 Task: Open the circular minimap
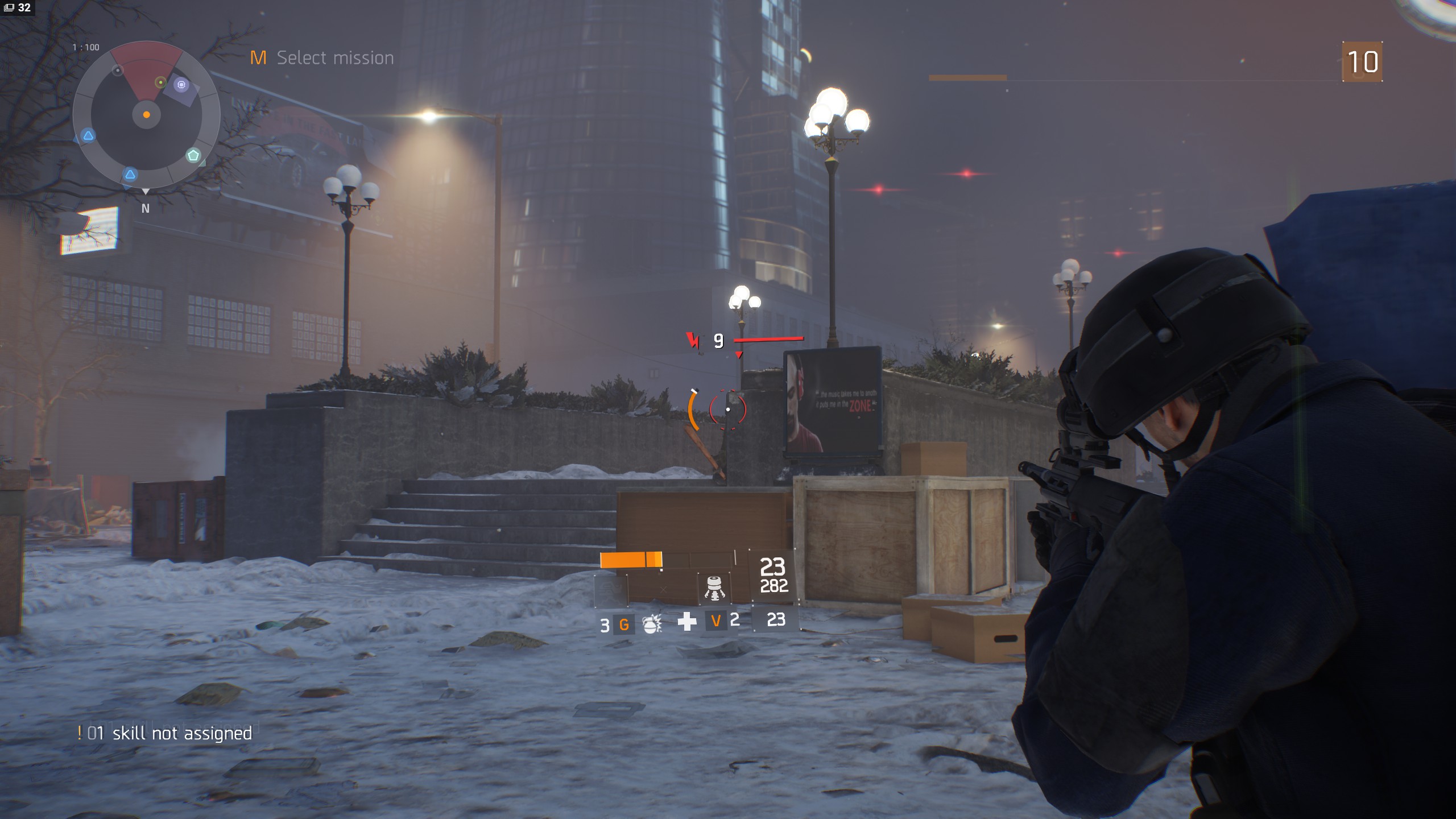146,115
